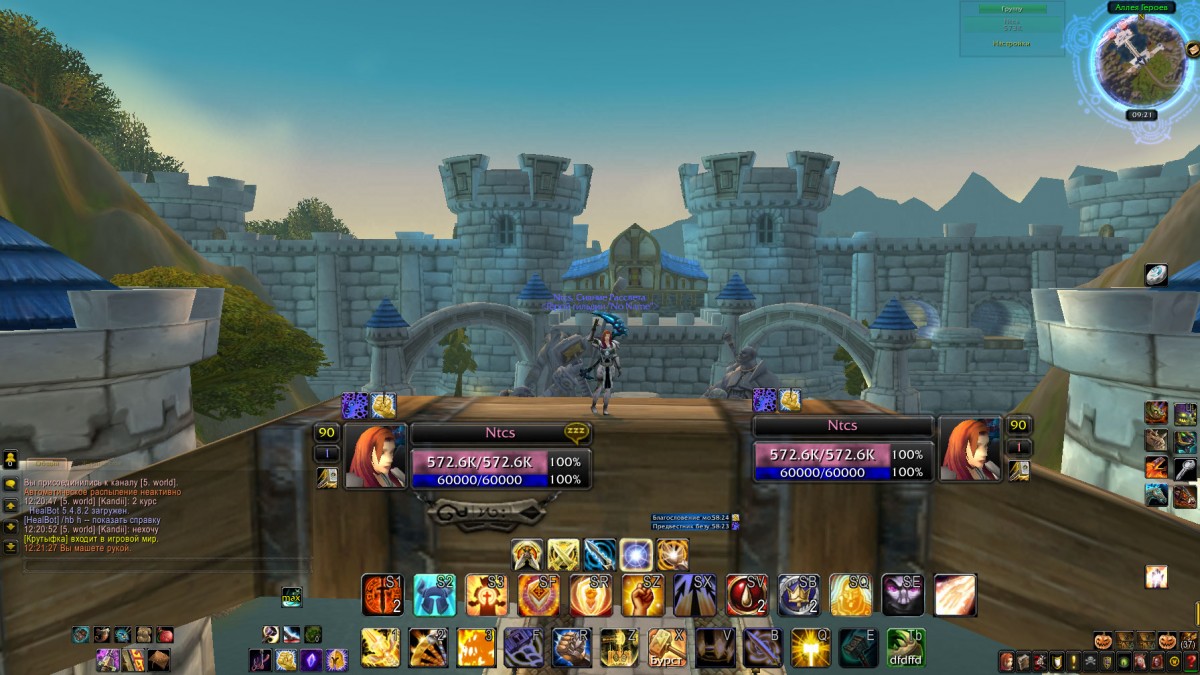Activate the Бурст hammer macro
Image resolution: width=1200 pixels, height=675 pixels.
[667, 647]
